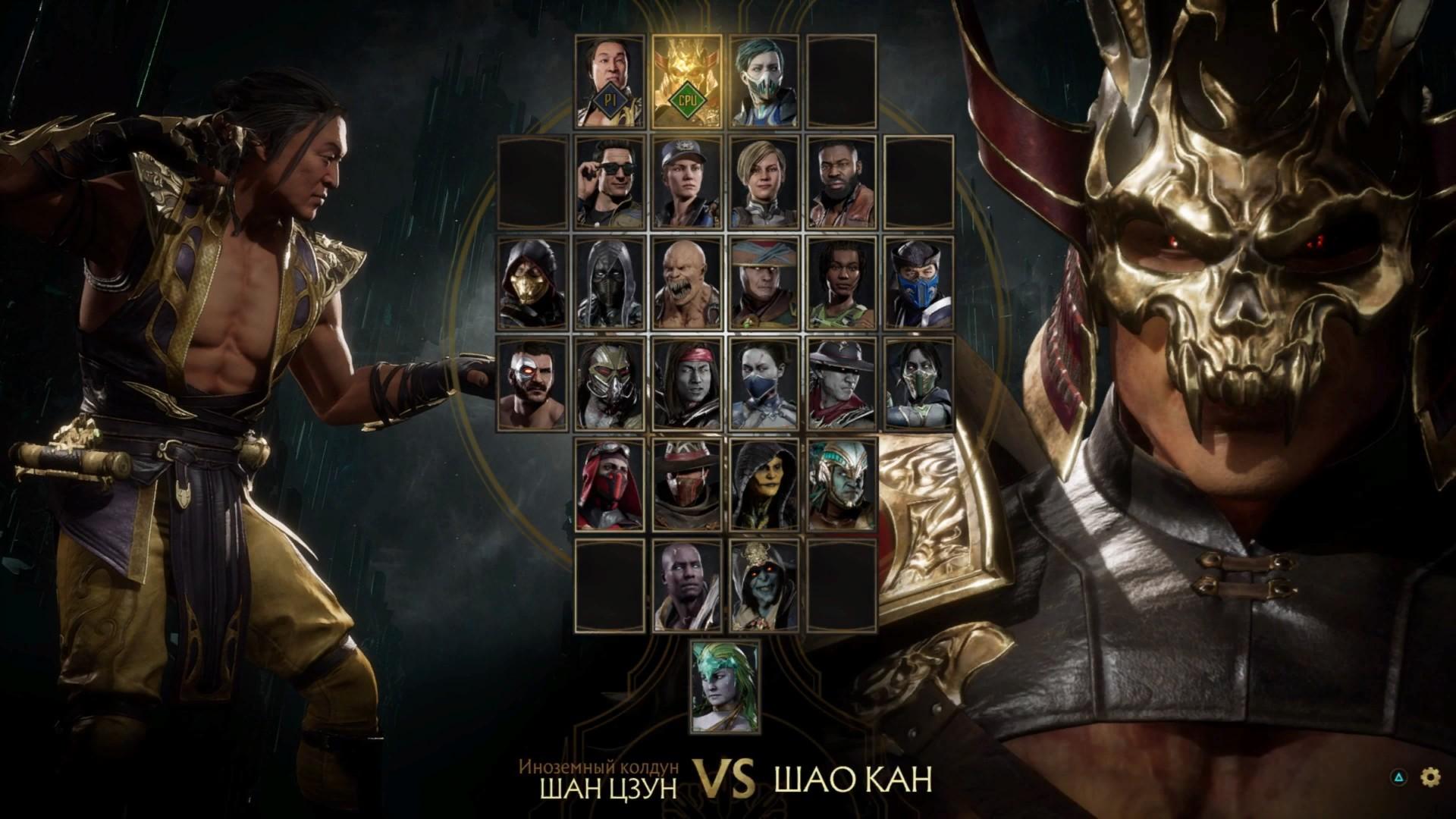Select Sub-Zero from the roster

921,284
